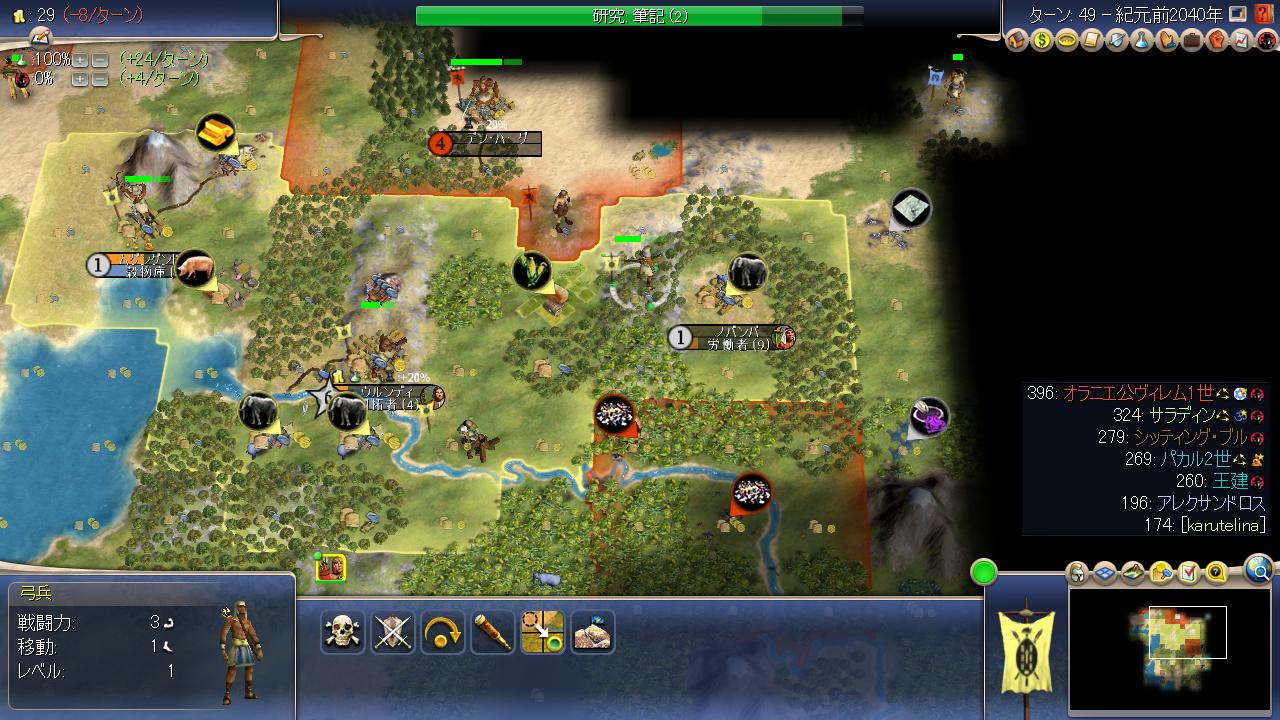
Task: End turn with the green orb
Action: pos(984,573)
